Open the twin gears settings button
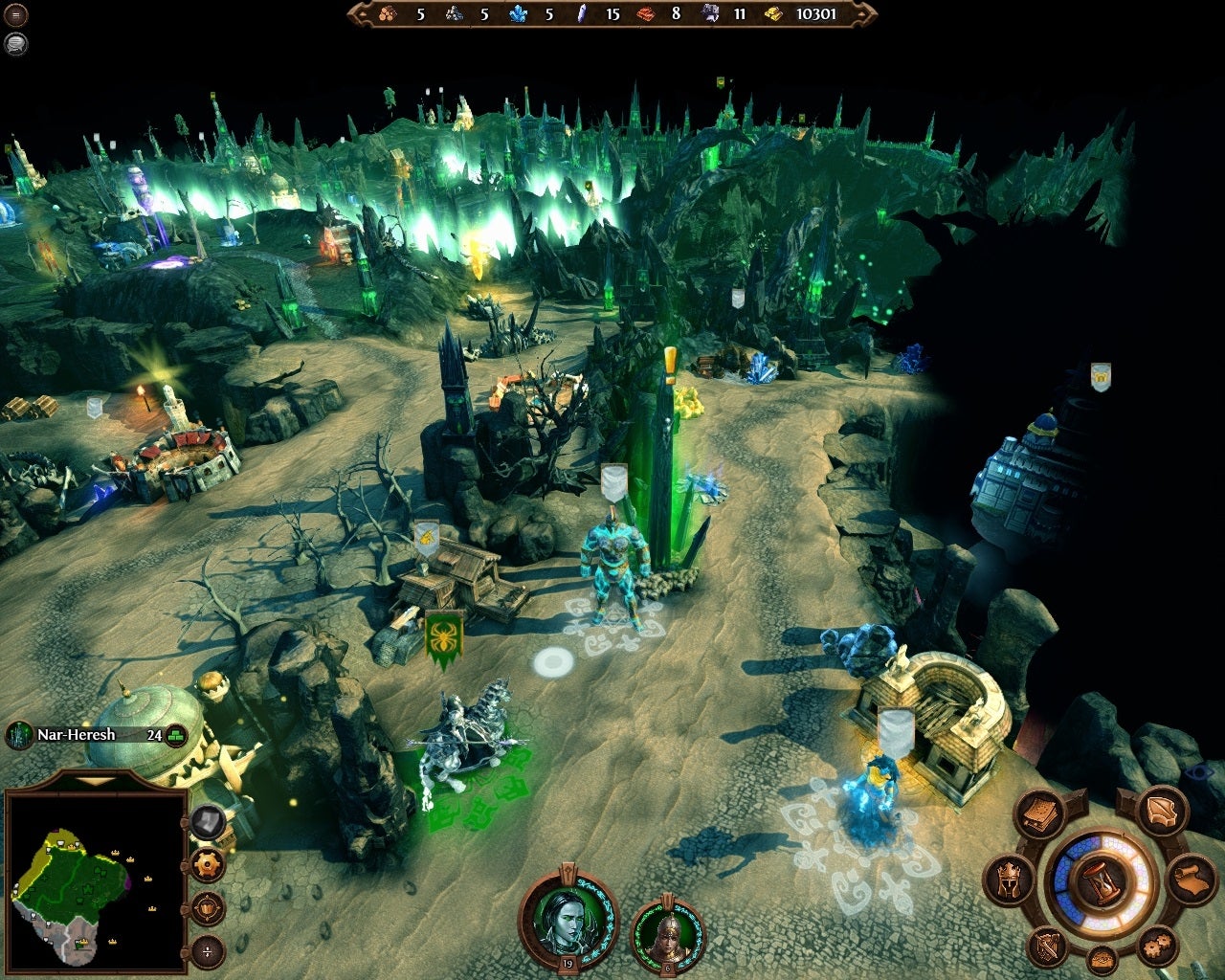This screenshot has width=1225, height=980. click(x=1157, y=947)
